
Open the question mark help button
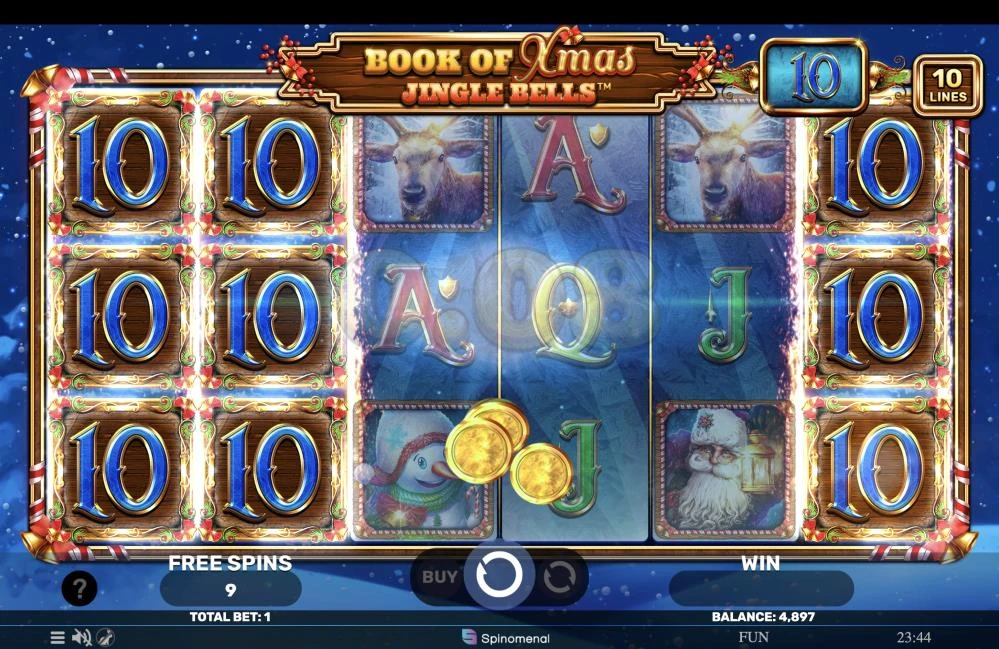[80, 589]
